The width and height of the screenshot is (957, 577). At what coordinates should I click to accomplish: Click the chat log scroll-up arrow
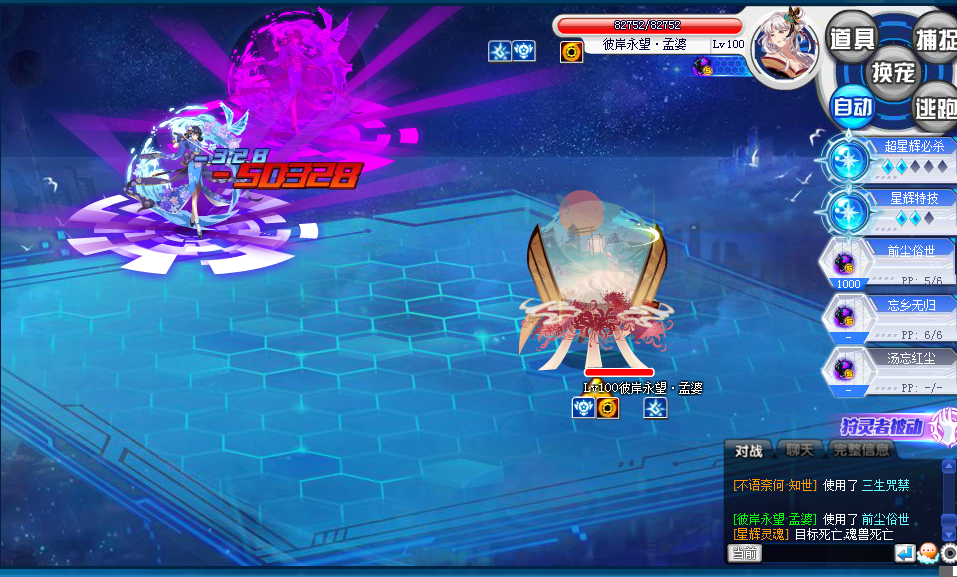point(949,466)
